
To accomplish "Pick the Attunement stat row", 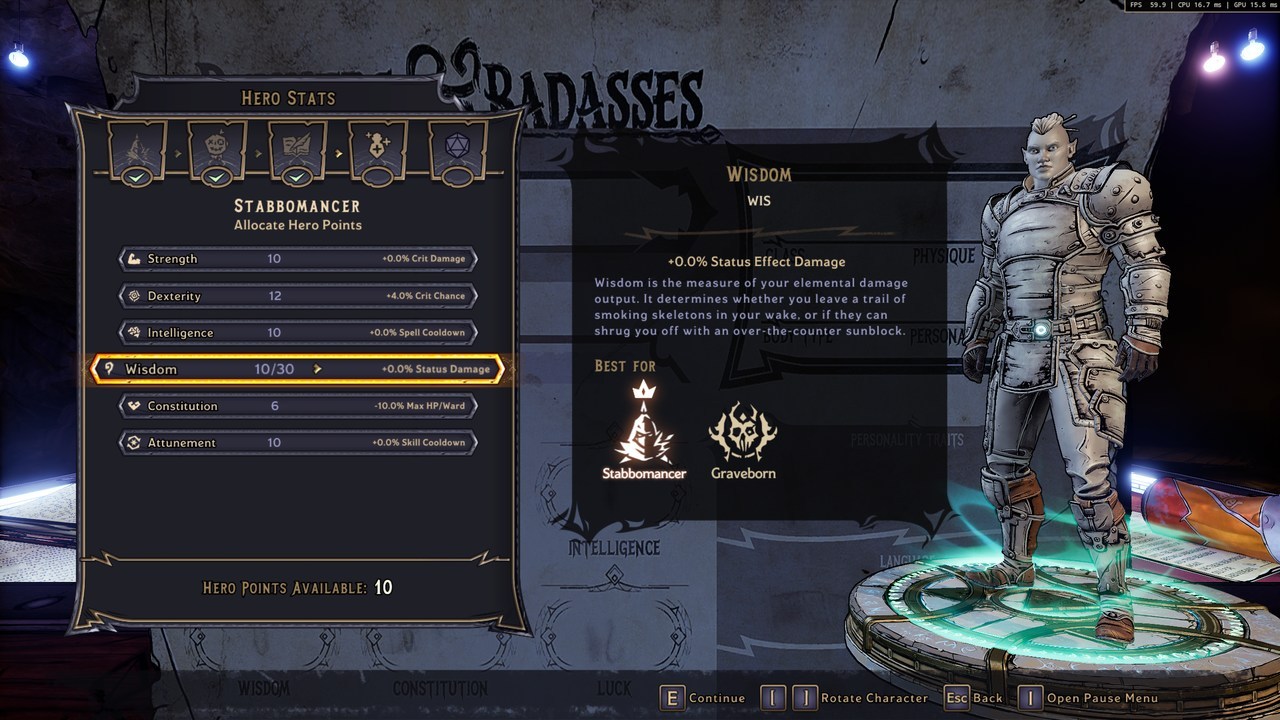I will tap(297, 442).
